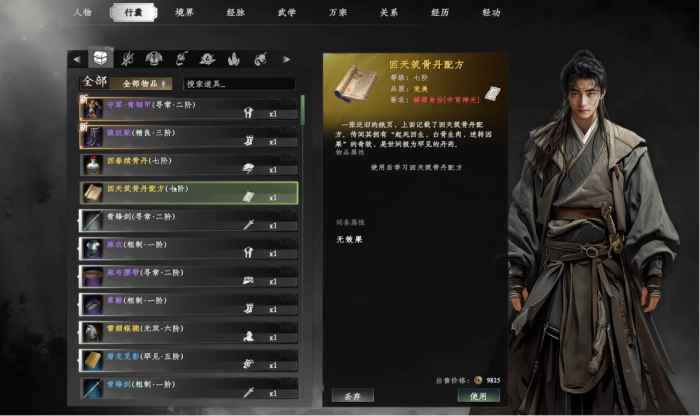This screenshot has height=416, width=700.
Task: Click the right arrow of category bar
Action: [288, 60]
